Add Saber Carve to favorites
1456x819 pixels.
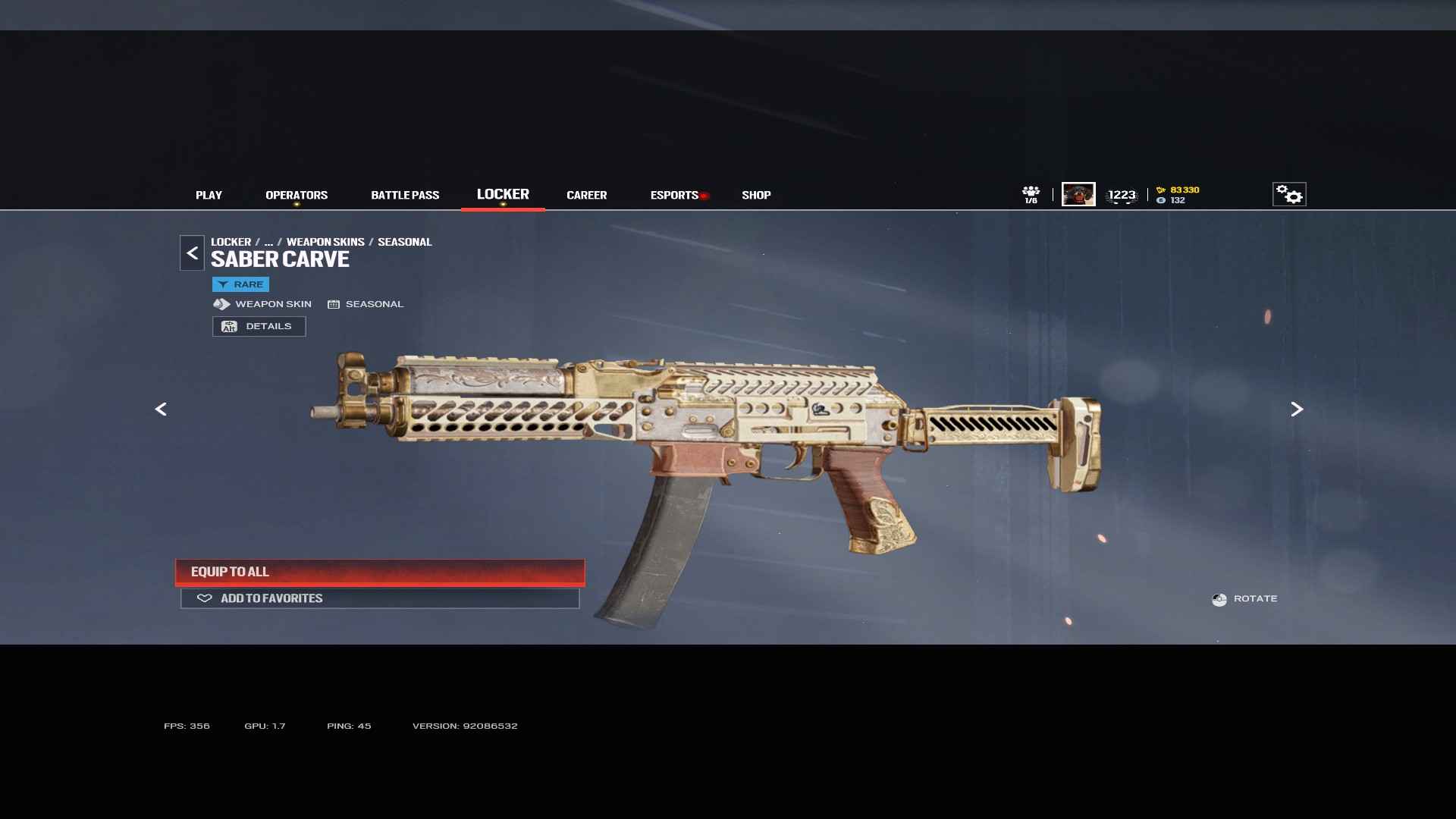pos(379,598)
